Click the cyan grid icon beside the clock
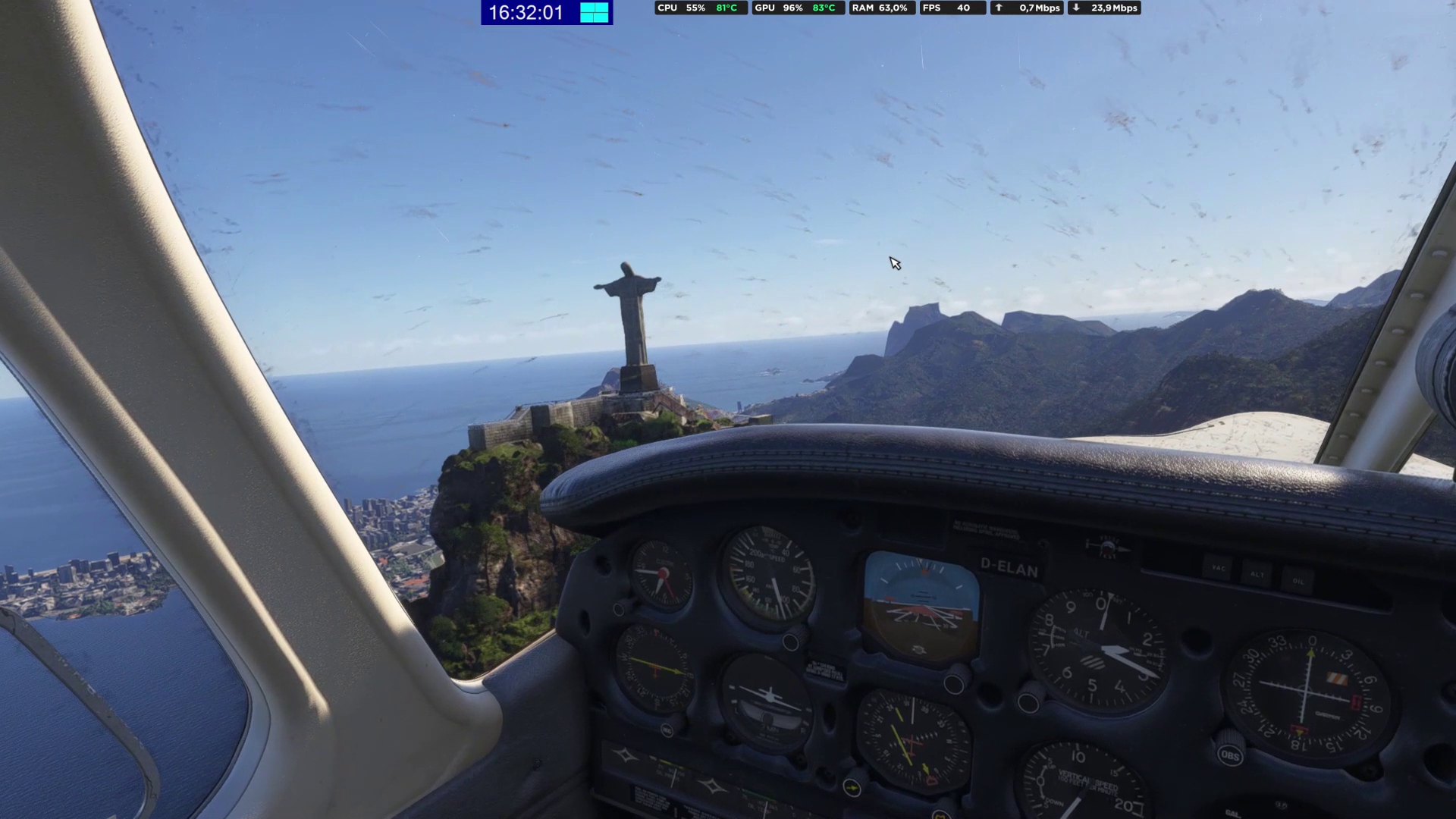Viewport: 1456px width, 819px height. 595,12
